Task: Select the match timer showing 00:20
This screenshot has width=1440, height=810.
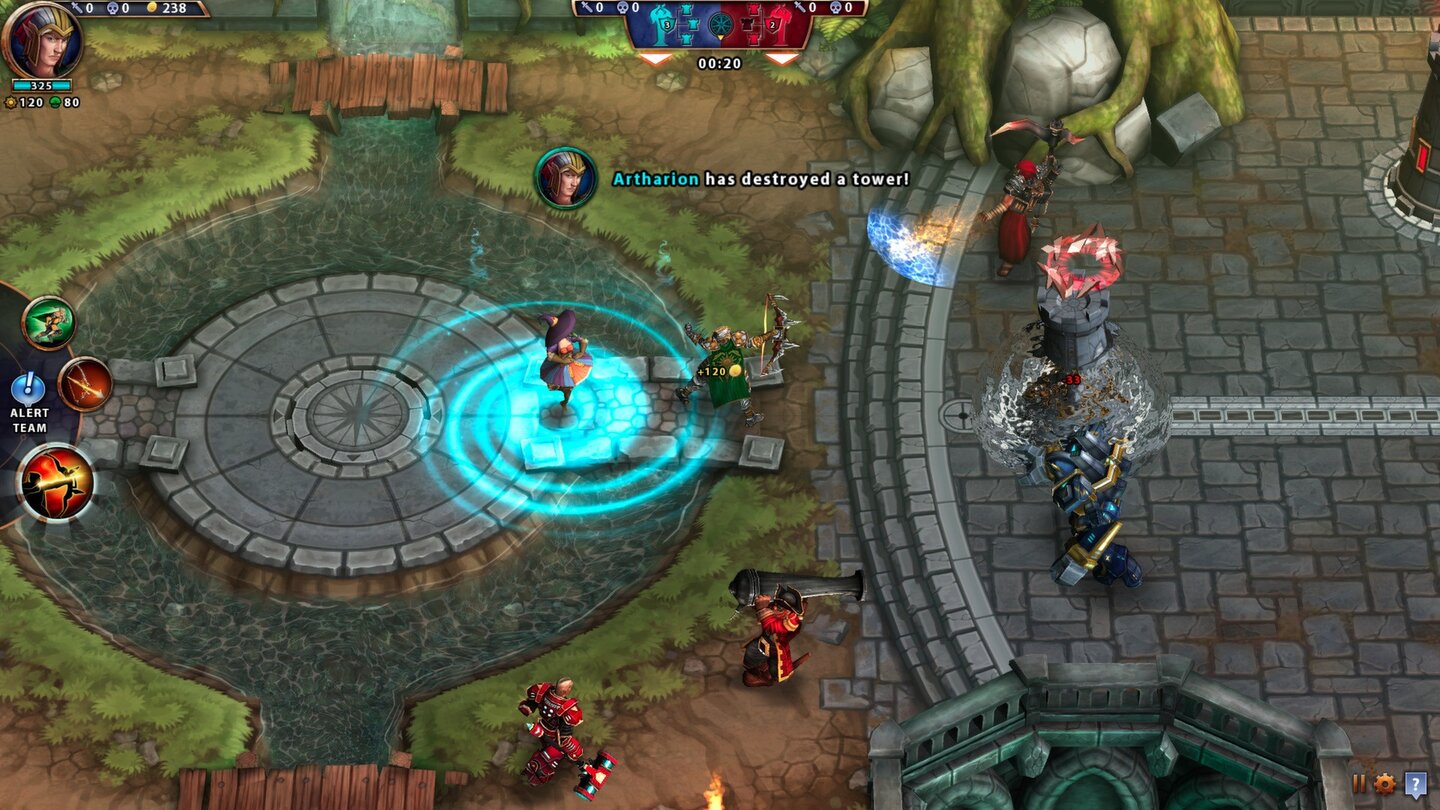Action: (720, 62)
